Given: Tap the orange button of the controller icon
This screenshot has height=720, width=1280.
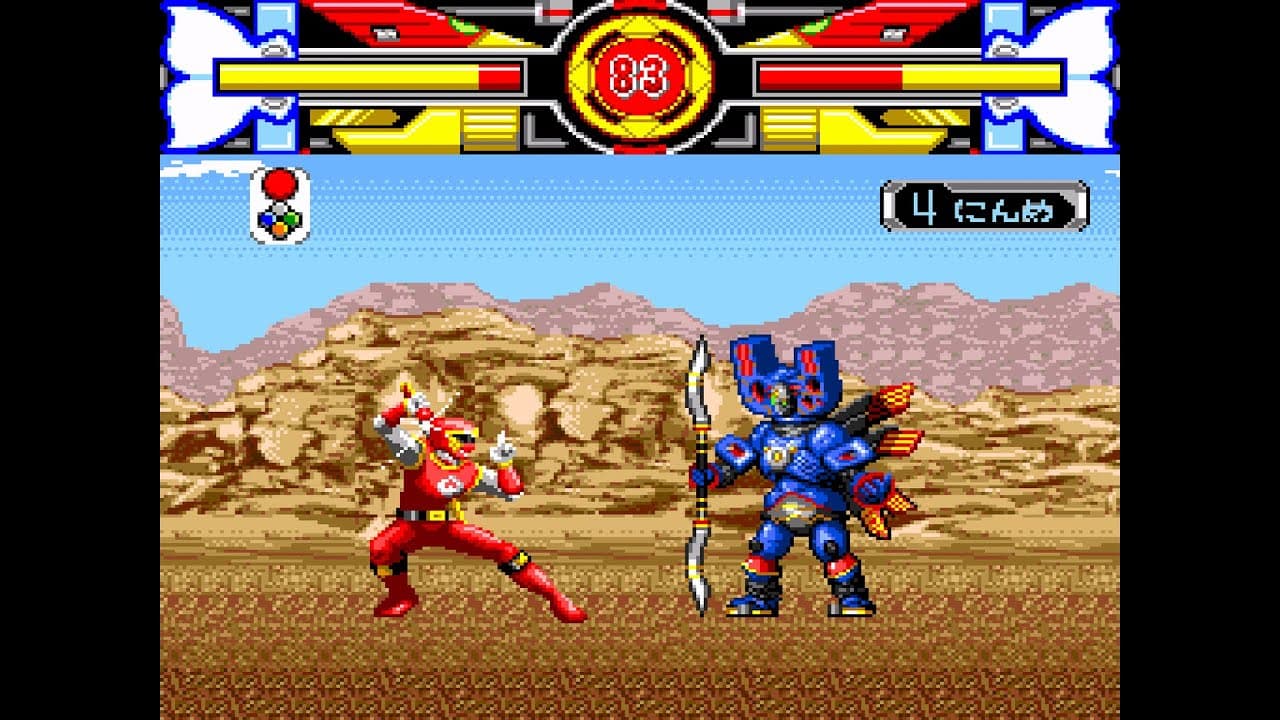Looking at the screenshot, I should coord(279,229).
